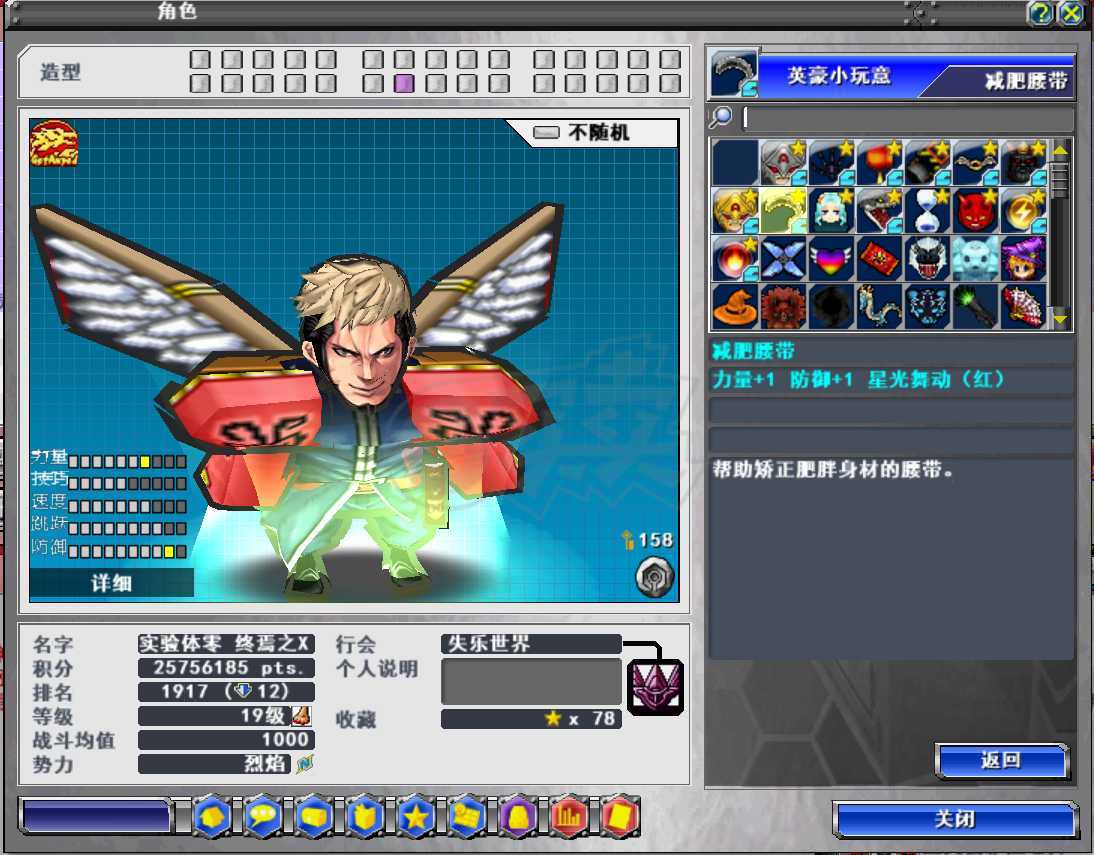Select the red demon mask item
Image resolution: width=1094 pixels, height=855 pixels.
[x=976, y=211]
